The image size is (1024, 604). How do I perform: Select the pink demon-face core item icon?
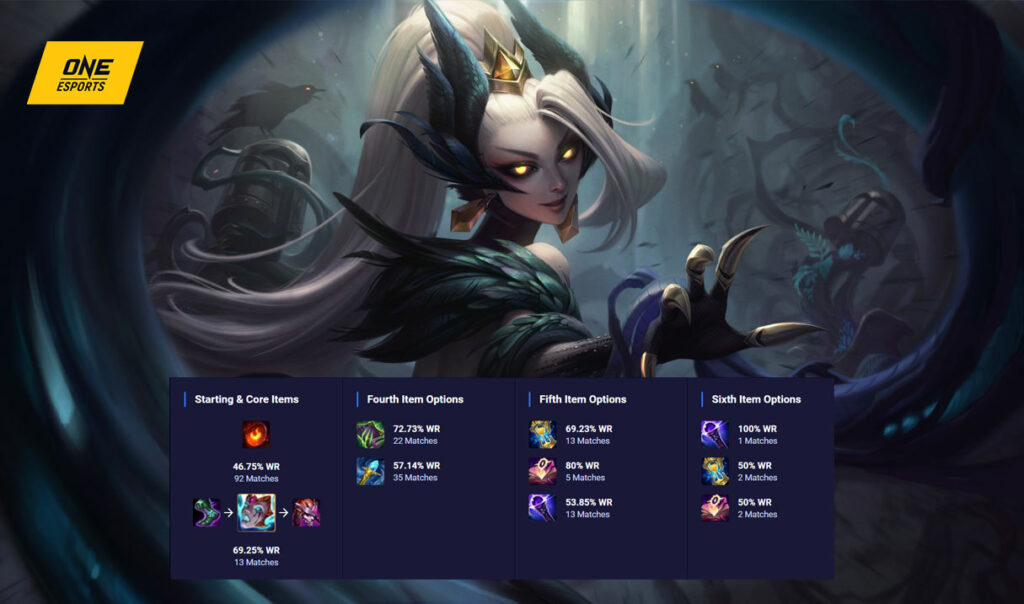[x=306, y=513]
